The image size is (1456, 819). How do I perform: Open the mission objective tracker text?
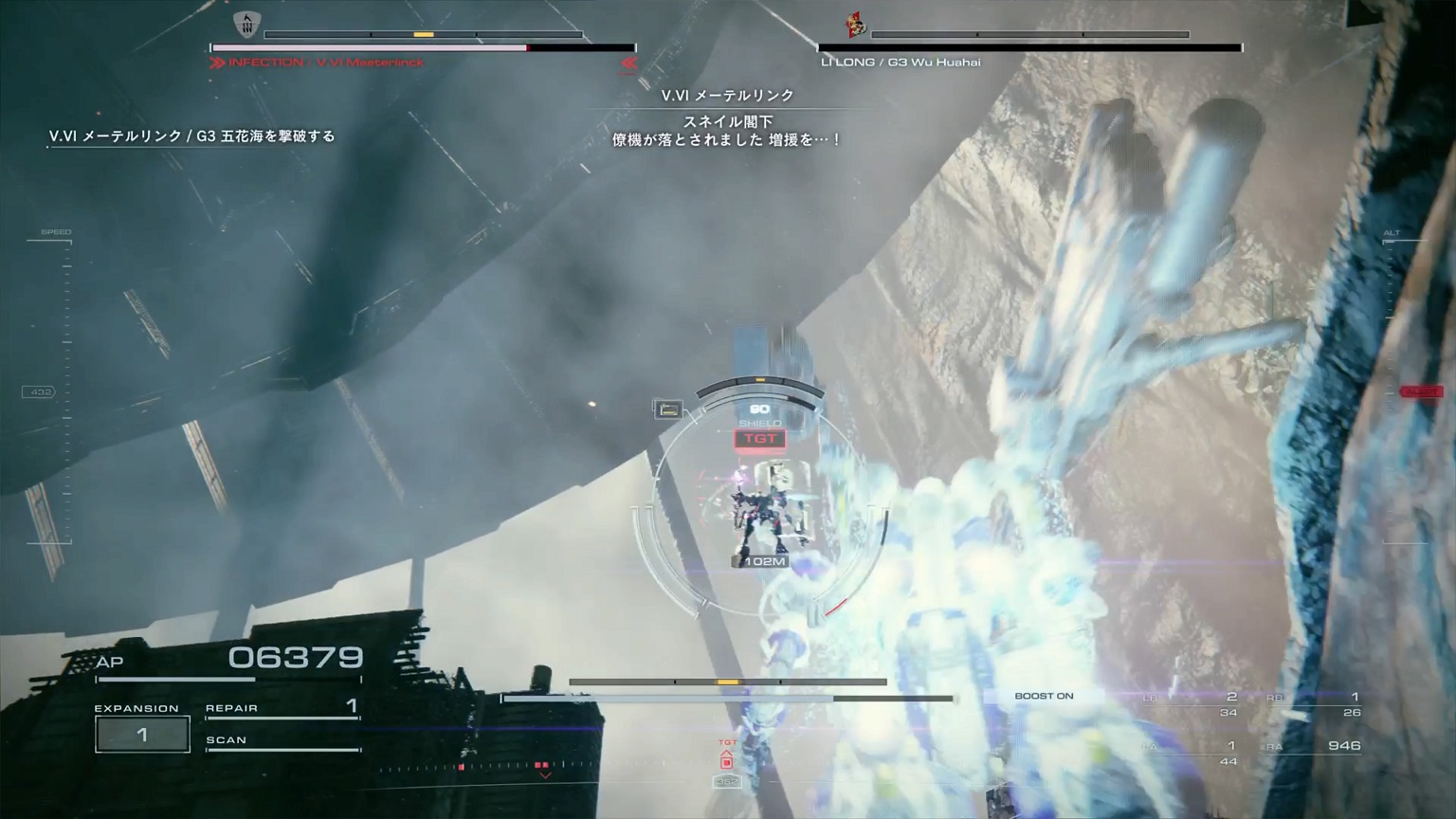[192, 136]
